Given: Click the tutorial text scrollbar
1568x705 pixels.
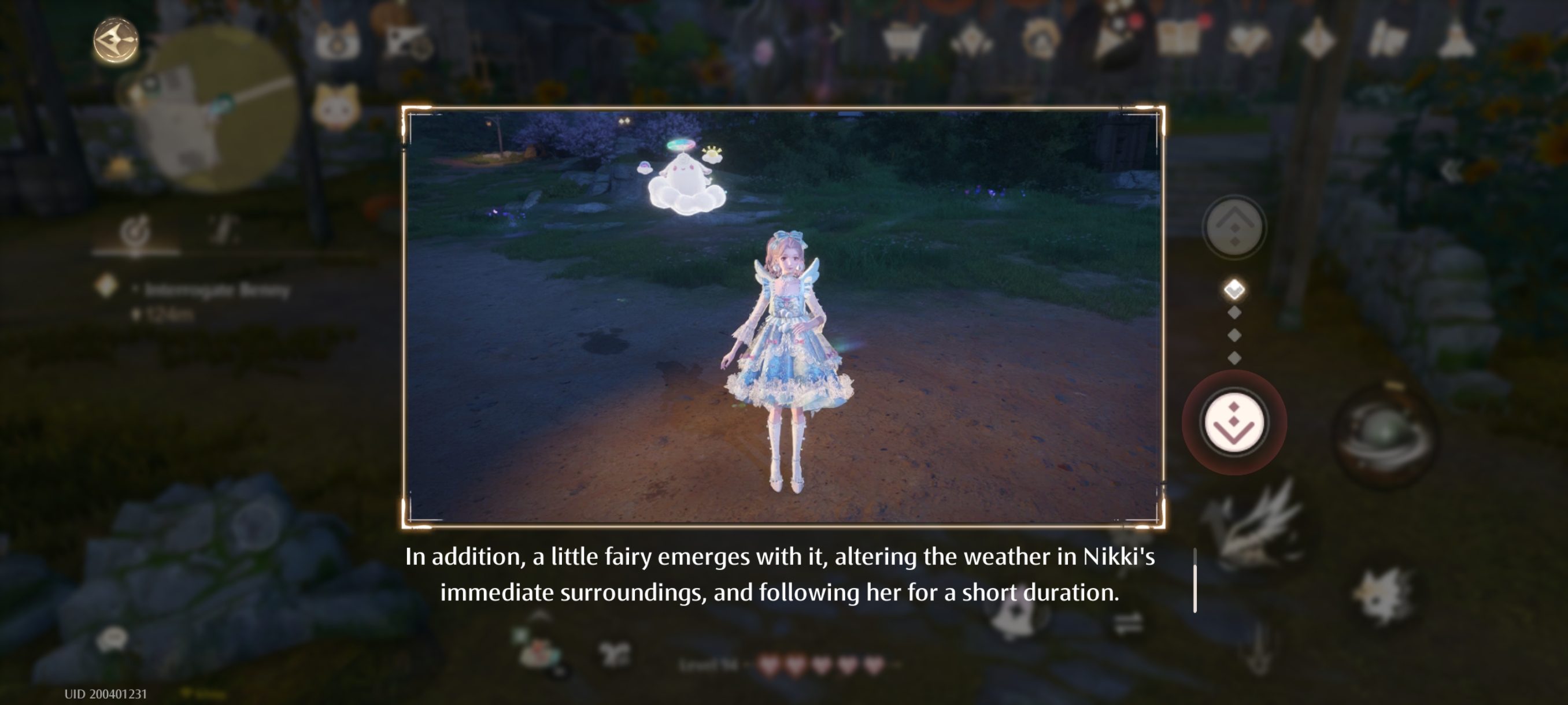Looking at the screenshot, I should [x=1195, y=581].
